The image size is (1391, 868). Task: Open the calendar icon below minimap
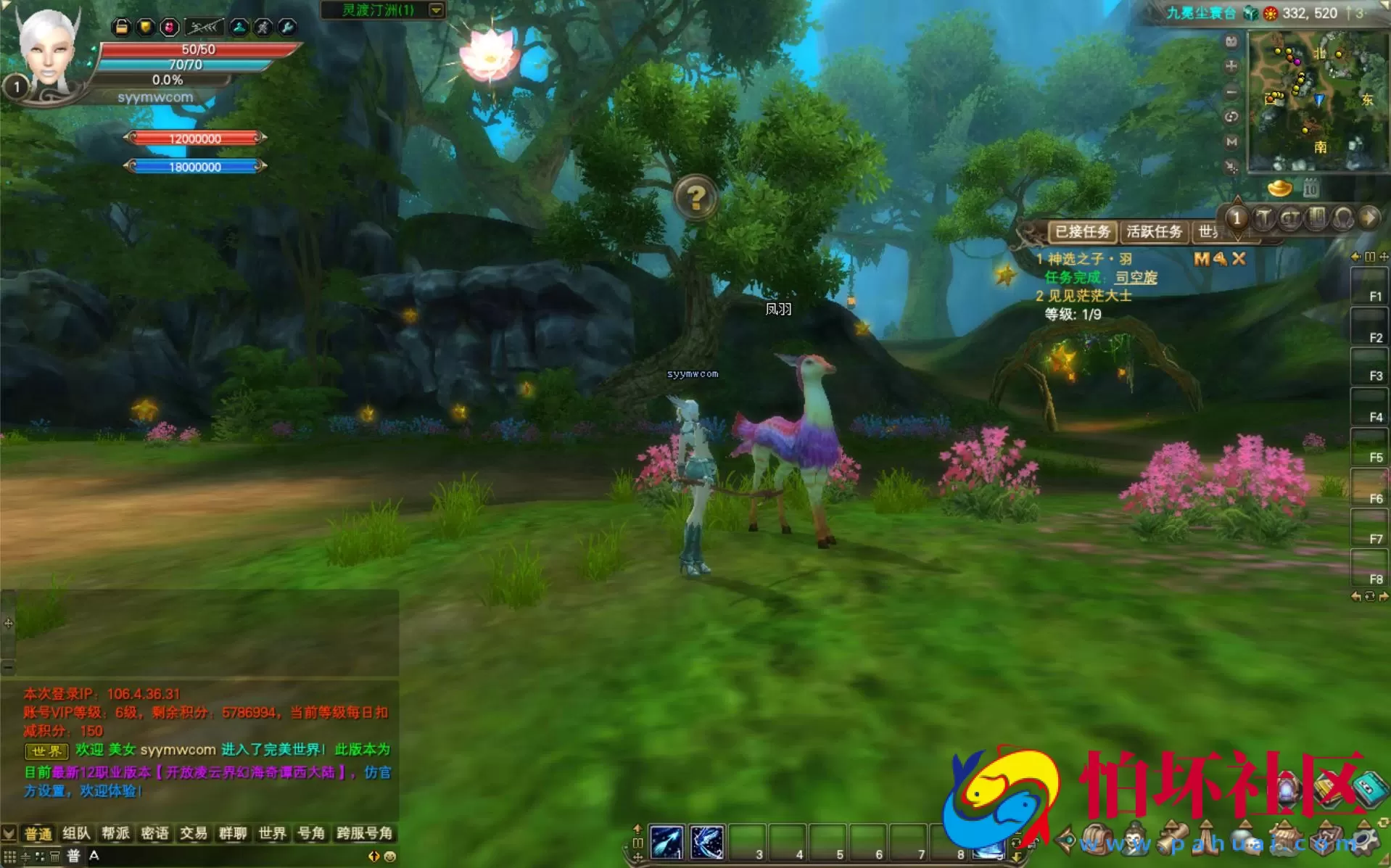pos(1310,189)
